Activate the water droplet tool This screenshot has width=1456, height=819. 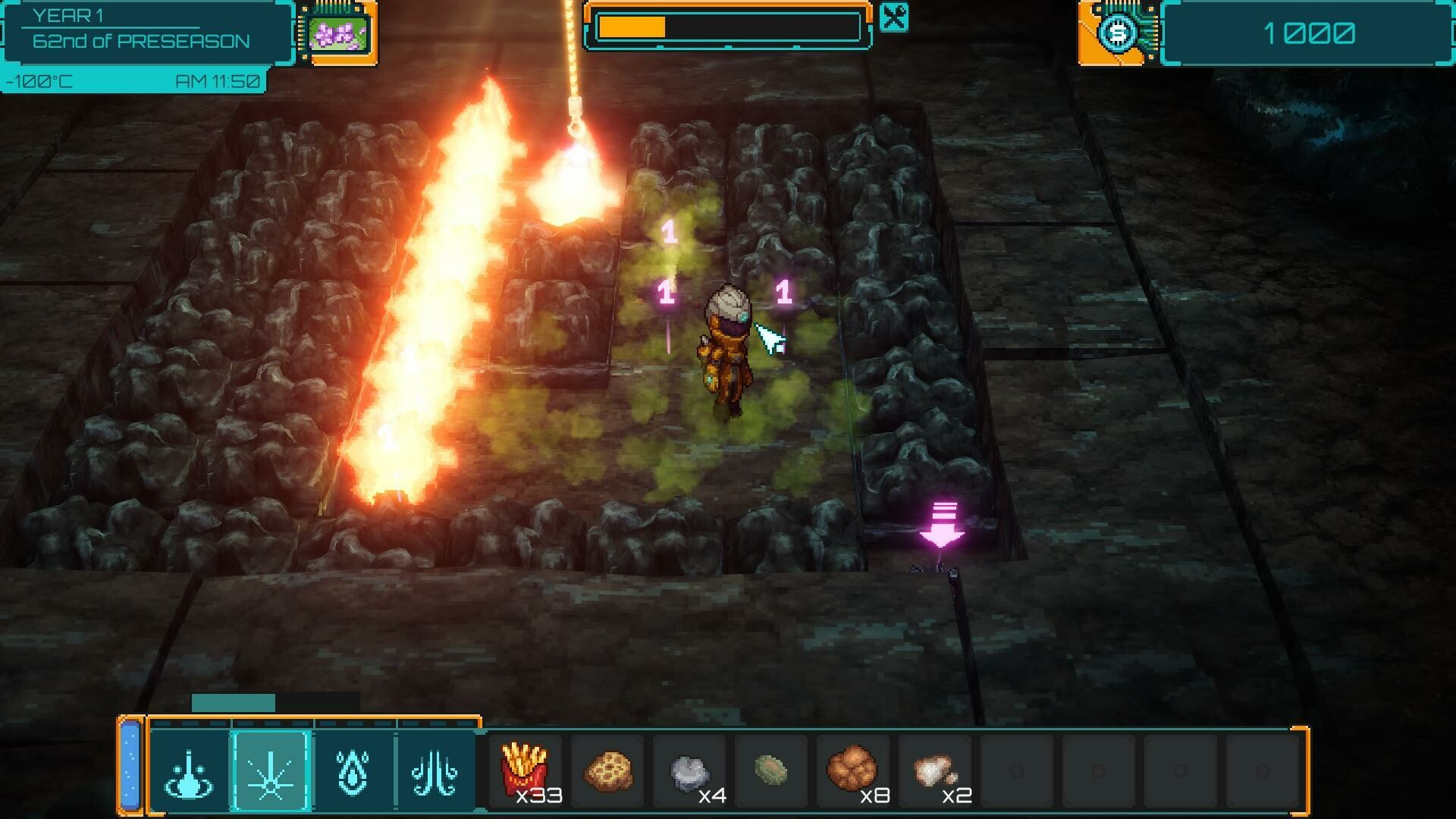(x=353, y=772)
